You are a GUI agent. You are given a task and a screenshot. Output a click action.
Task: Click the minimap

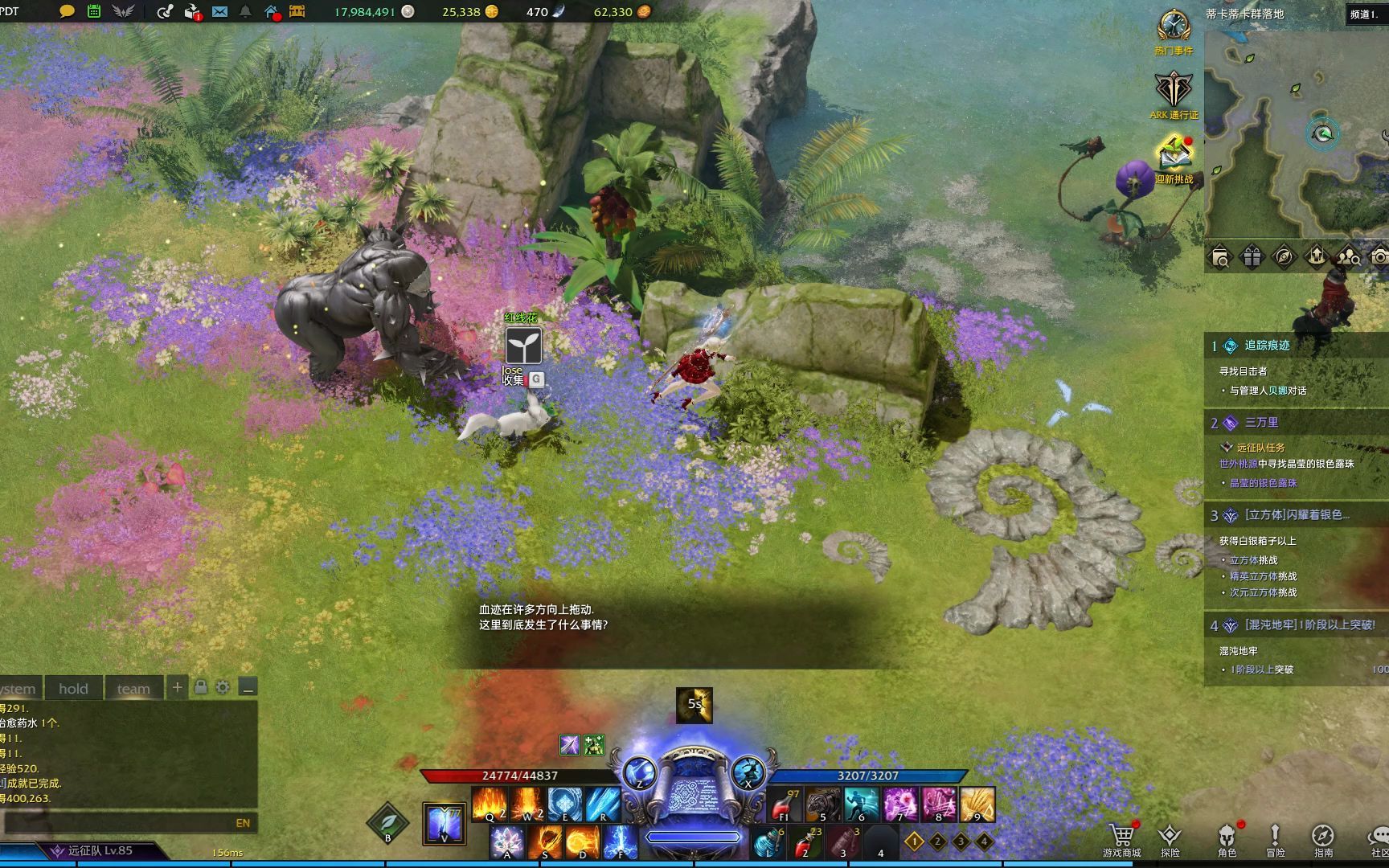pyautogui.click(x=1296, y=129)
